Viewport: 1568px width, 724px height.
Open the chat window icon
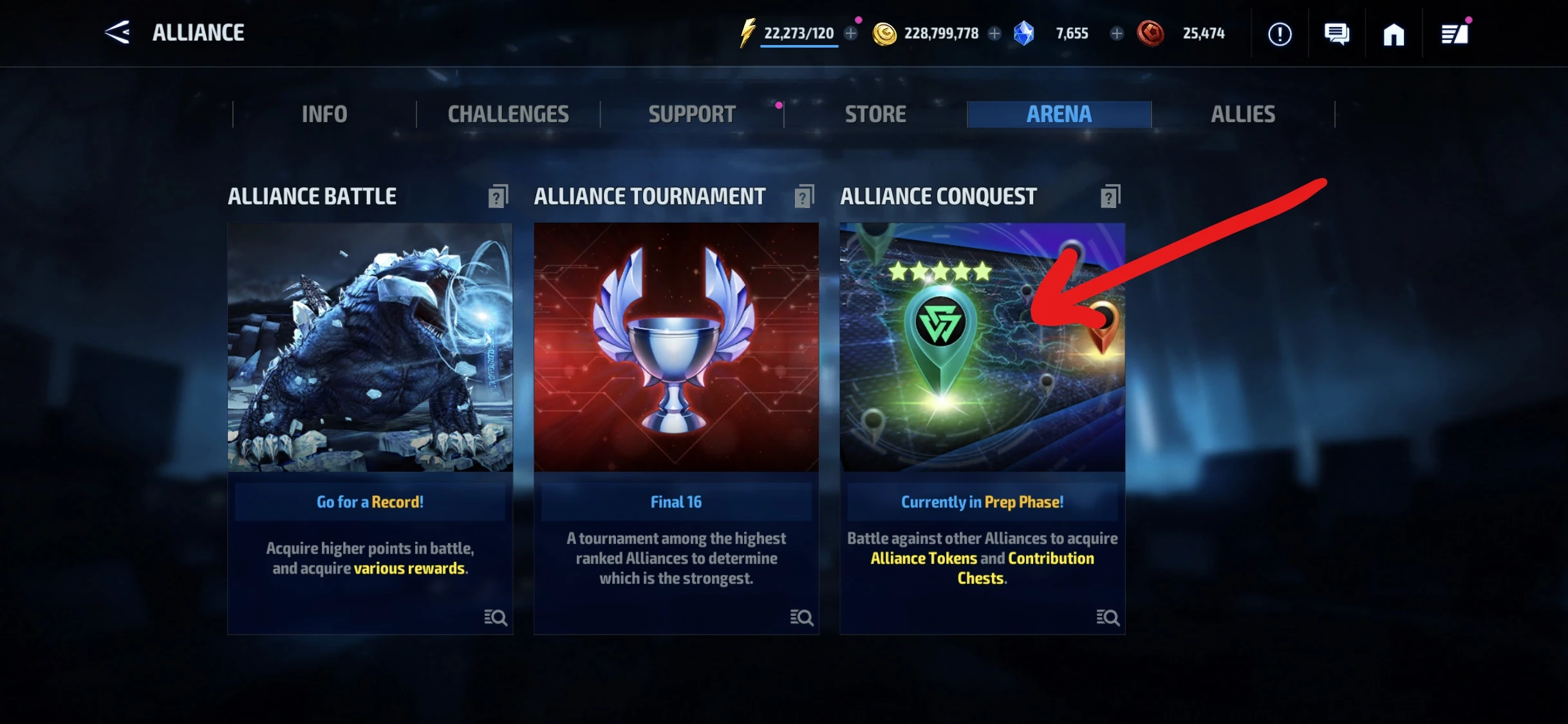1338,33
